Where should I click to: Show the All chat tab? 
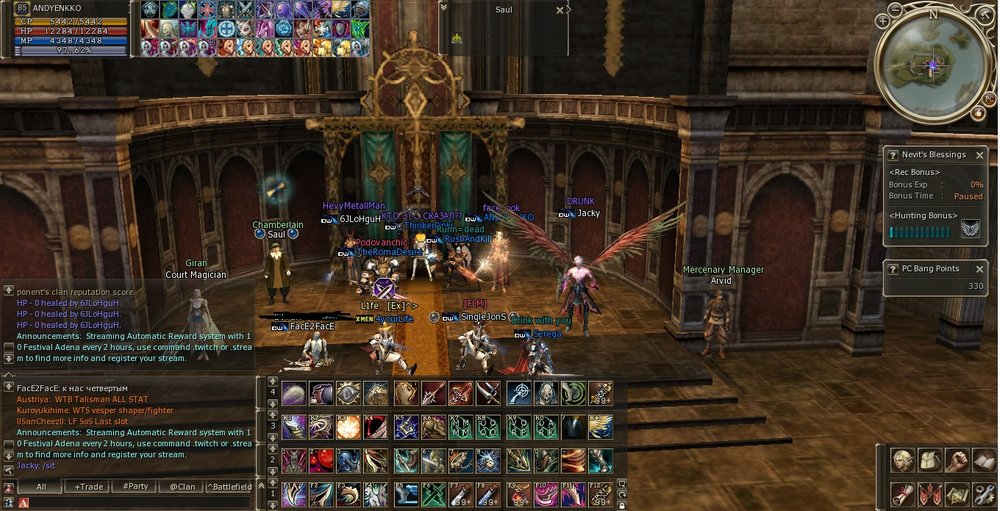click(41, 486)
